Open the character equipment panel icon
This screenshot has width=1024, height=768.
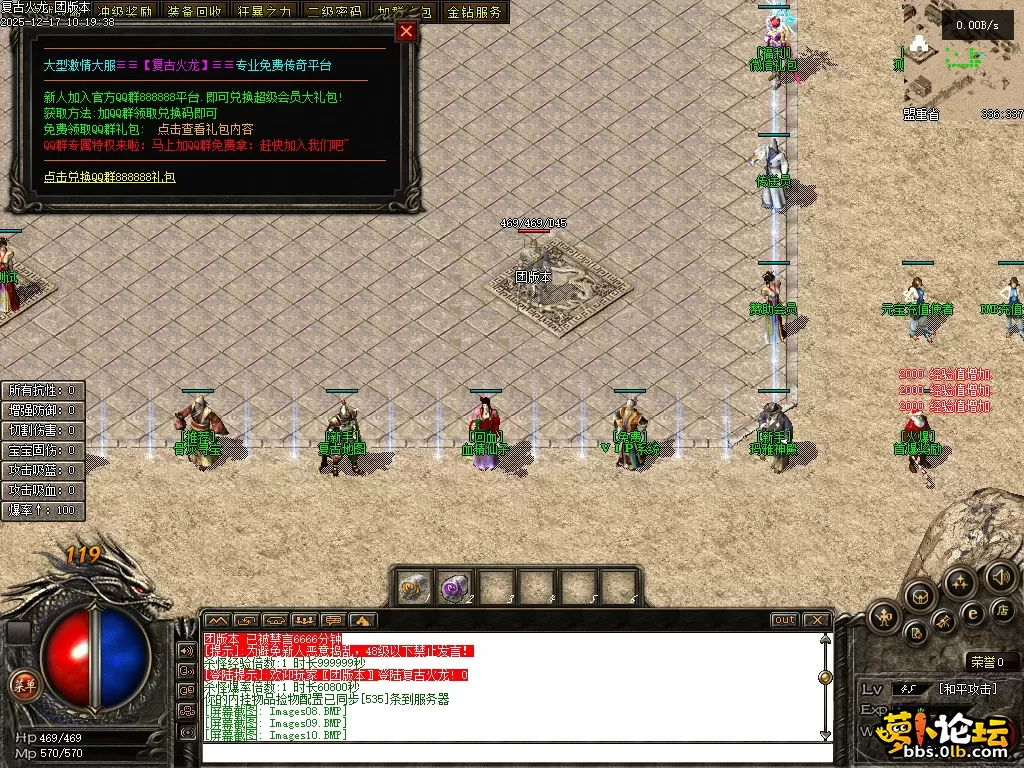click(884, 617)
